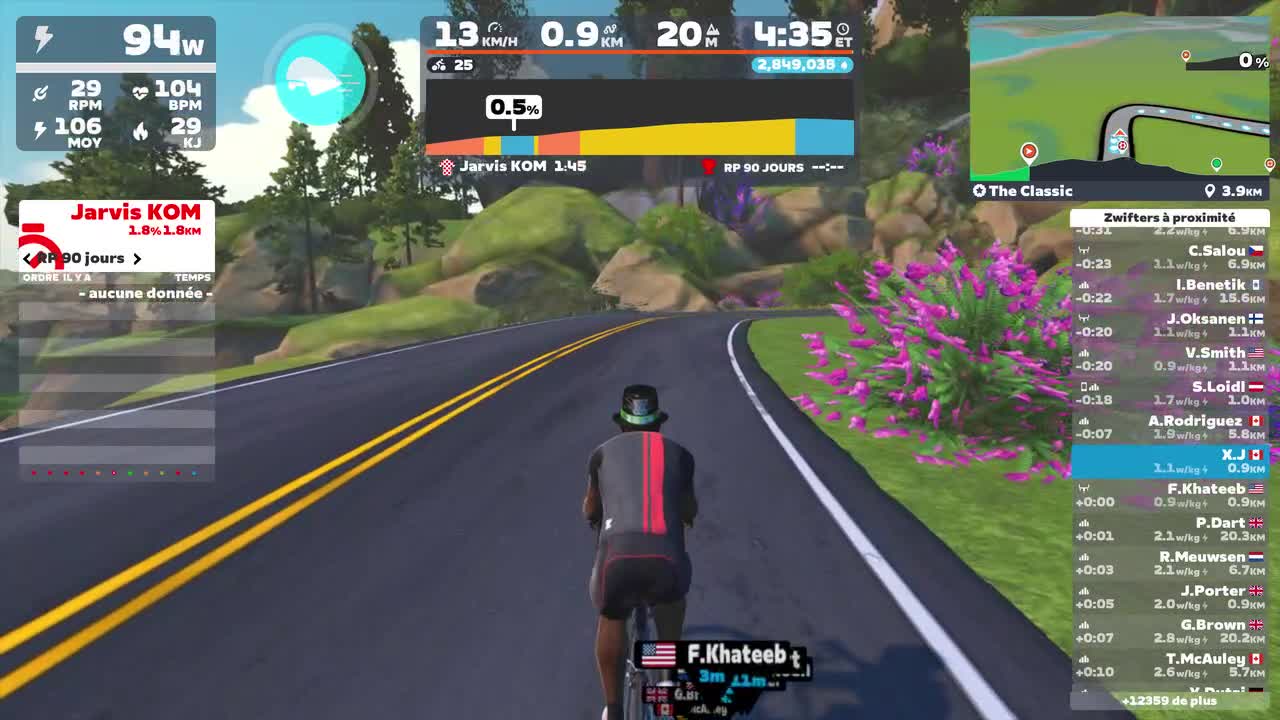This screenshot has height=720, width=1280.
Task: Click the speedometer icon next to 13 KM/H
Action: click(x=496, y=29)
